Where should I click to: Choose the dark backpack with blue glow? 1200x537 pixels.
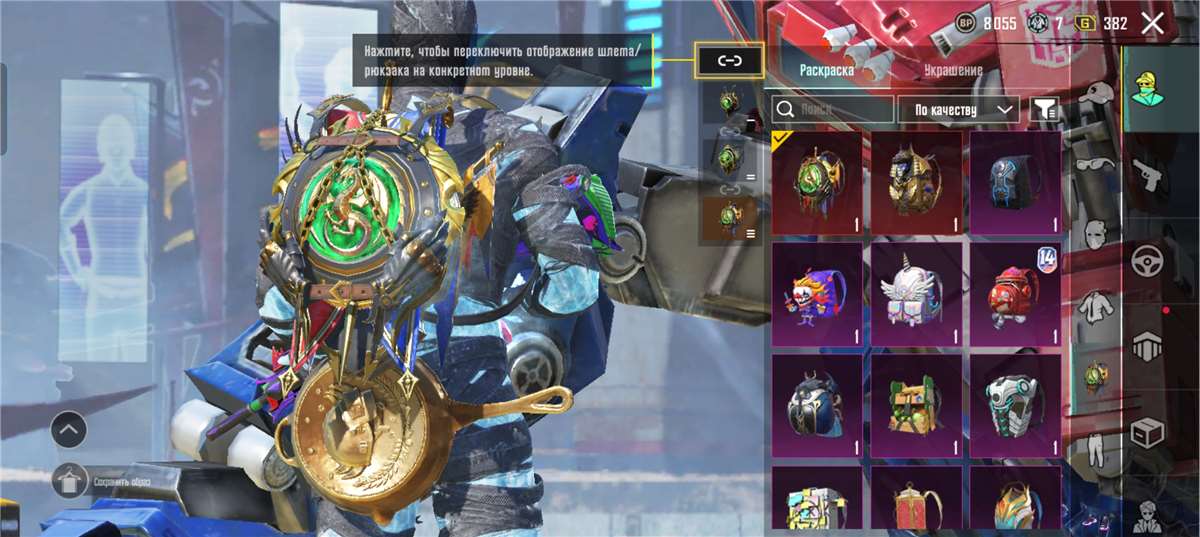tap(1015, 181)
